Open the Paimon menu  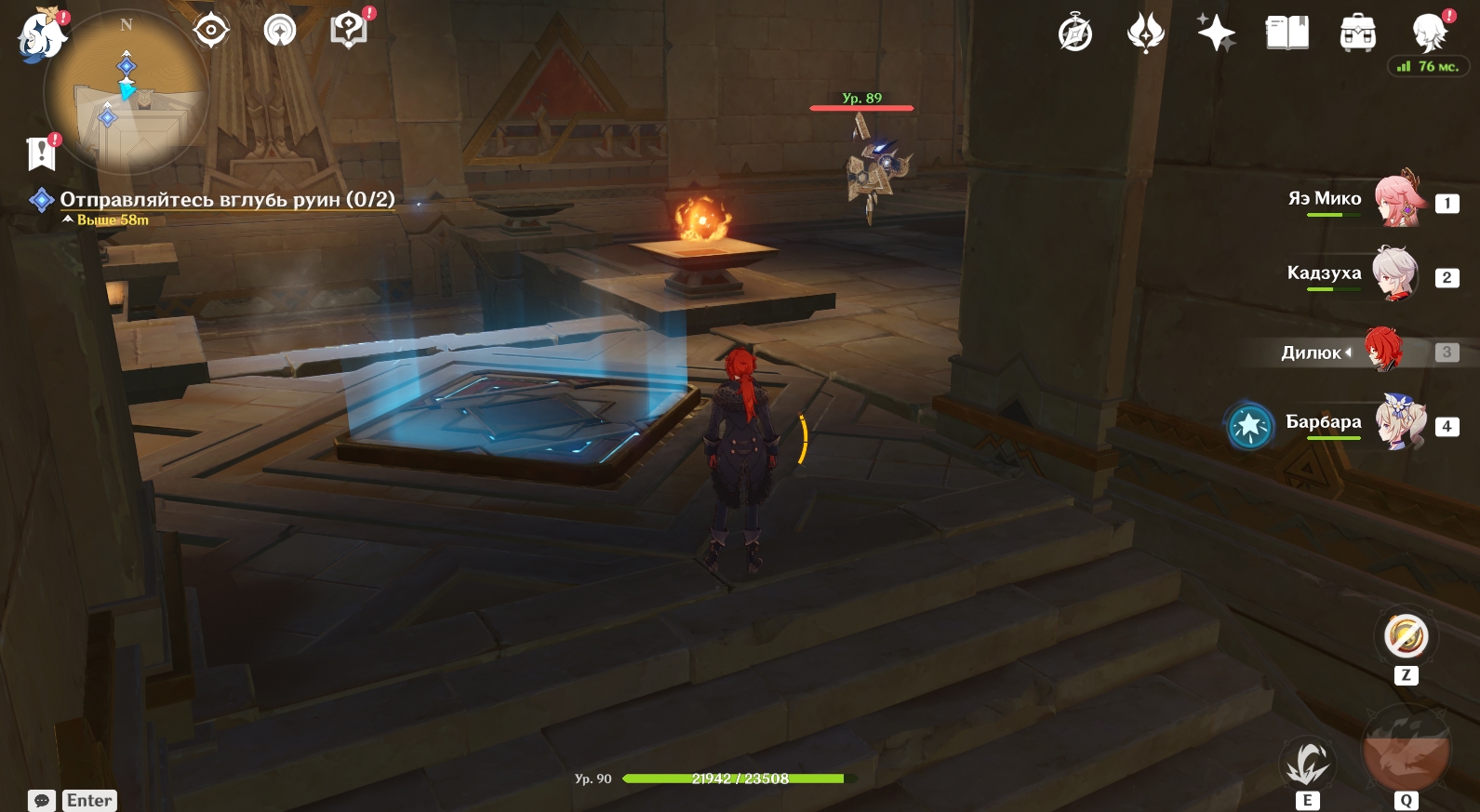[42, 35]
